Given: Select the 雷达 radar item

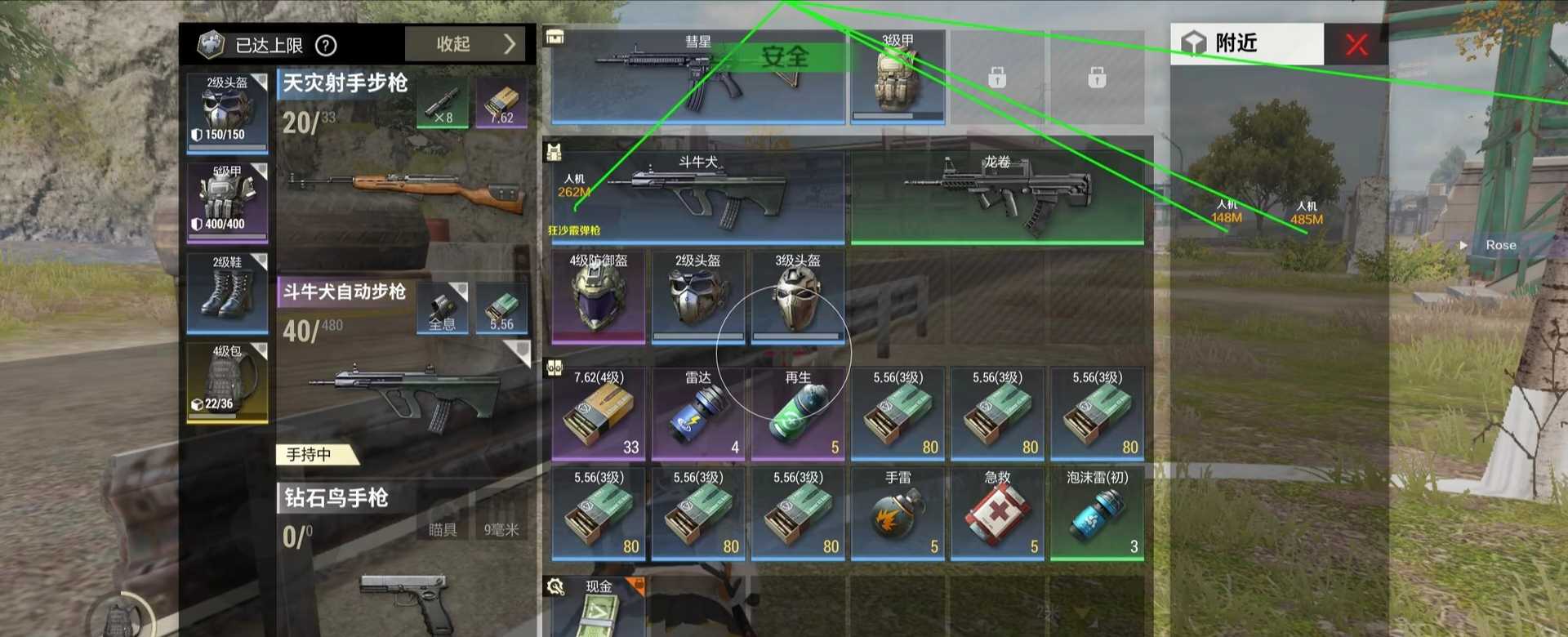Looking at the screenshot, I should [698, 413].
